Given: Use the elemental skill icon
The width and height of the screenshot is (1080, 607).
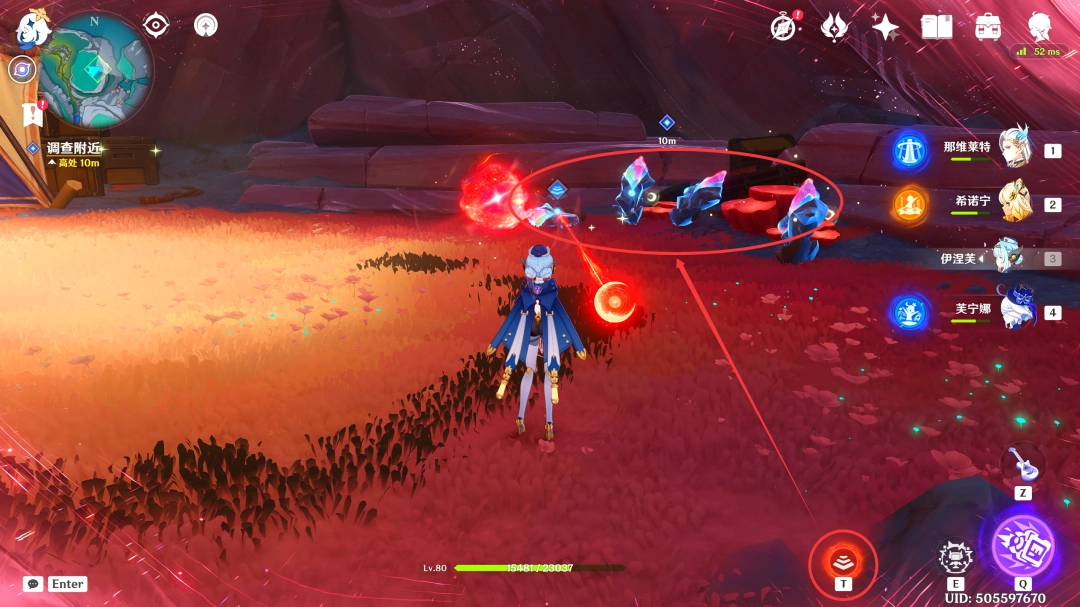Looking at the screenshot, I should pyautogui.click(x=955, y=557).
